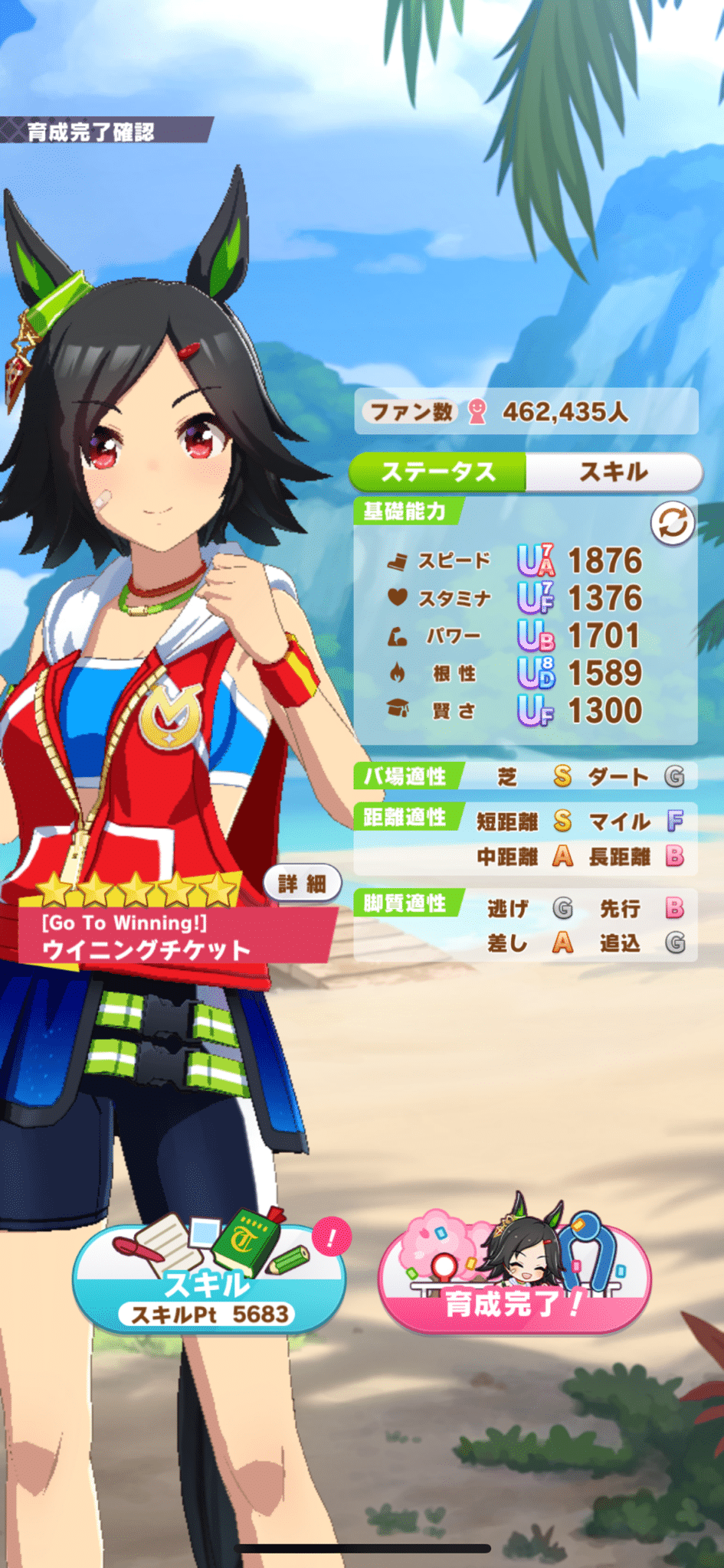724x1568 pixels.
Task: Select the ステータス tab
Action: [438, 472]
